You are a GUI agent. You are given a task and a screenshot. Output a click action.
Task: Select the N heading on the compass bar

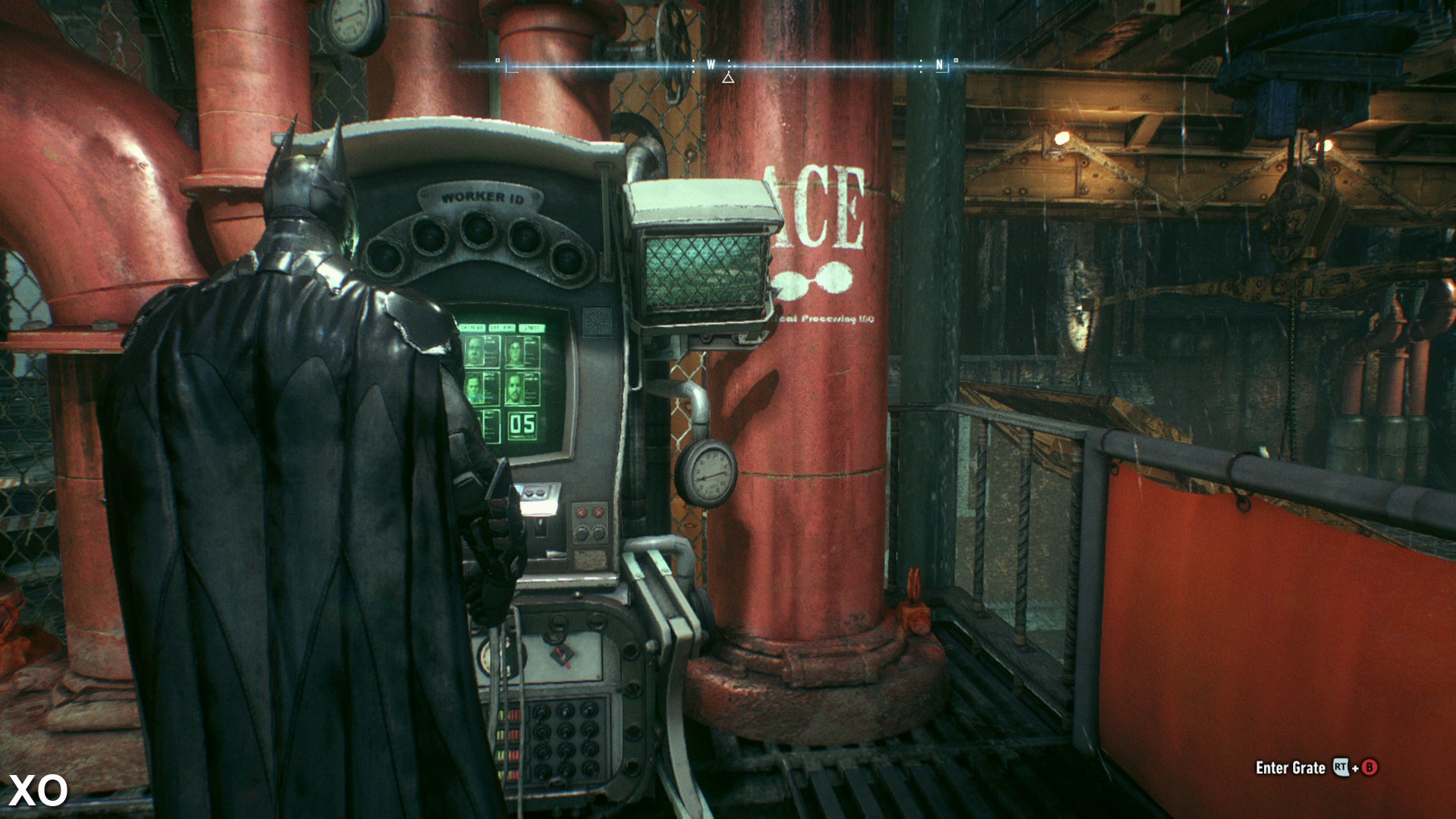click(x=940, y=65)
